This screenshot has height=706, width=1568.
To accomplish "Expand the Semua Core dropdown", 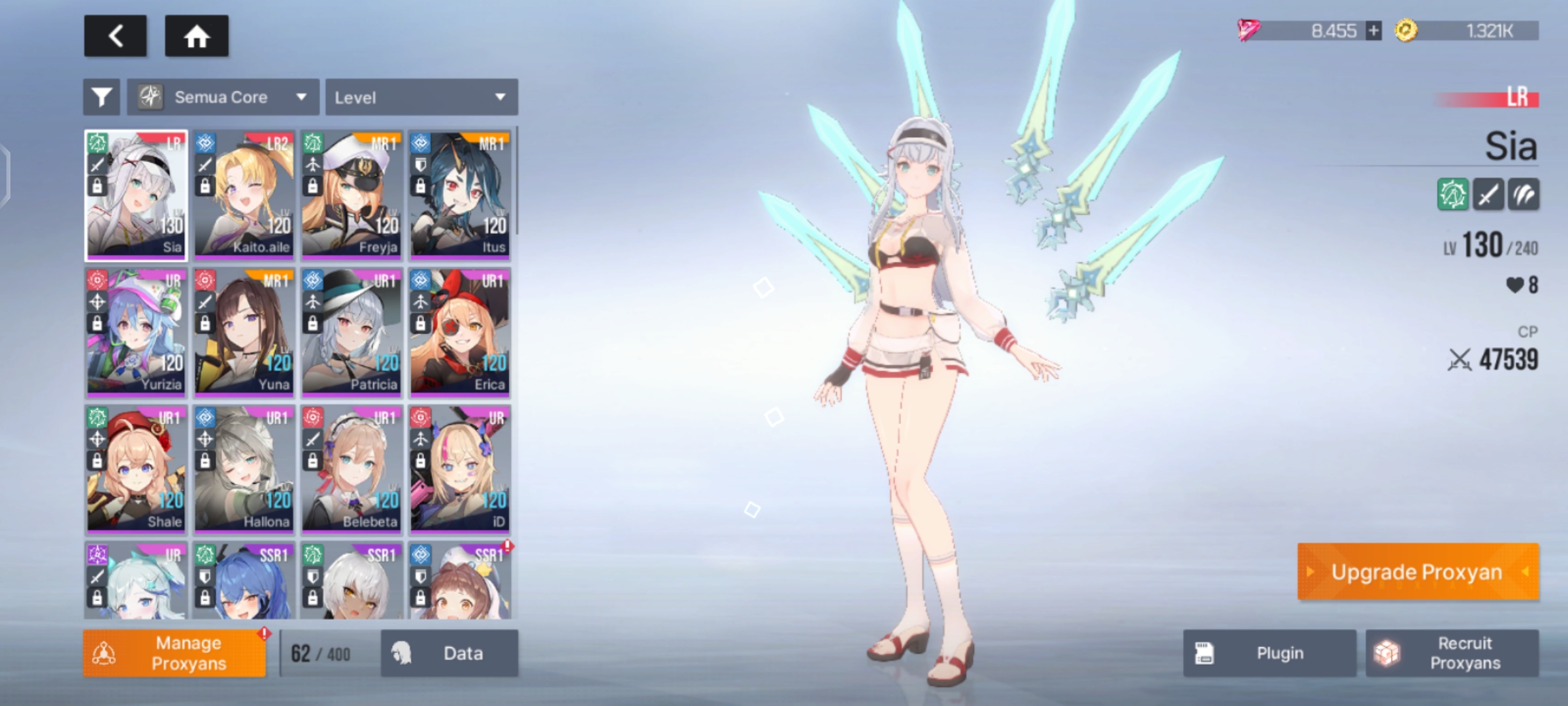I will 223,97.
